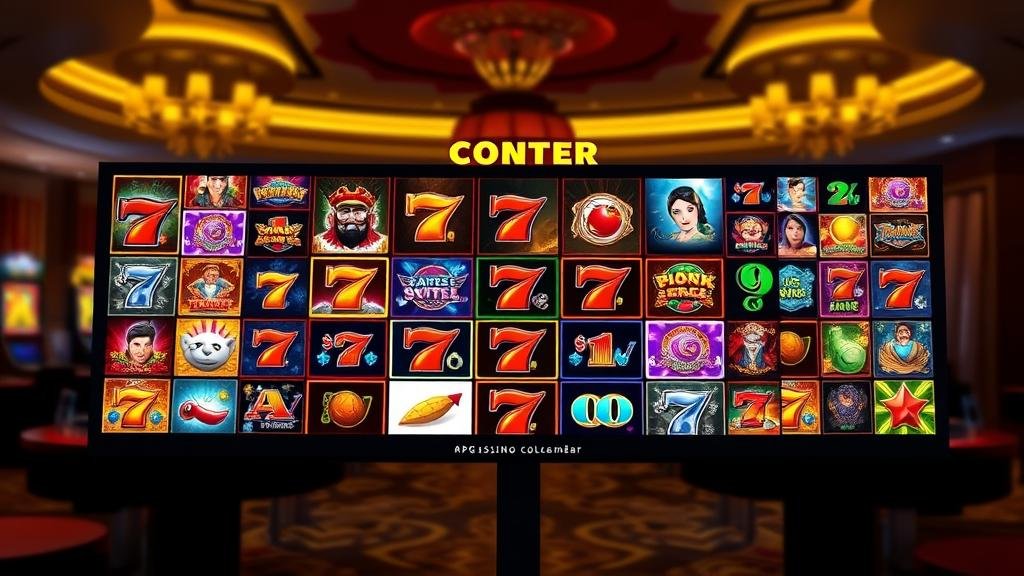The width and height of the screenshot is (1024, 576).
Task: Select the bearded king game tile
Action: (351, 215)
